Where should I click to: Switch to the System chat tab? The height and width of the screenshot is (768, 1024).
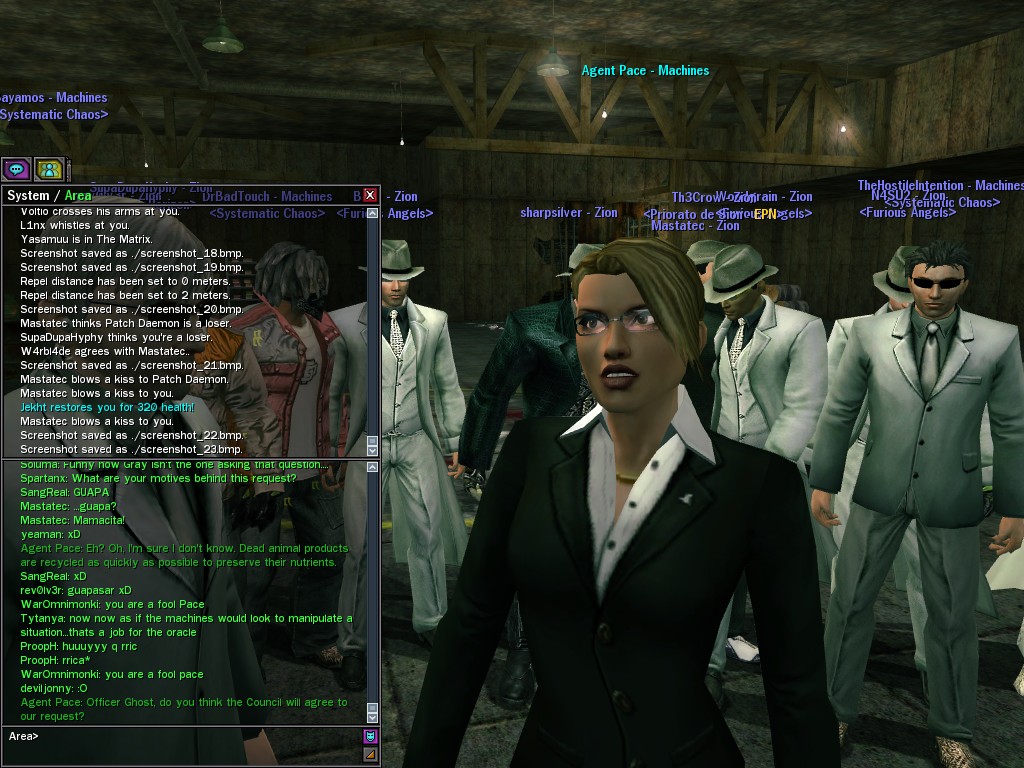[27, 196]
